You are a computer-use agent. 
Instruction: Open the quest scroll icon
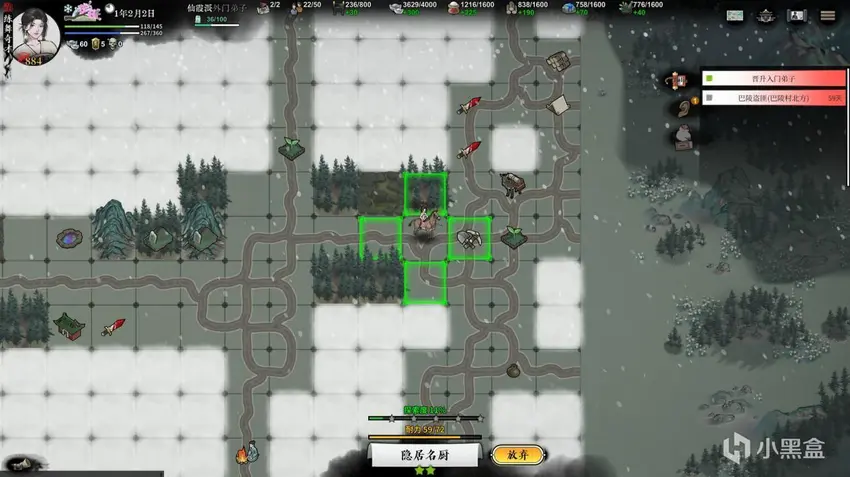click(681, 80)
